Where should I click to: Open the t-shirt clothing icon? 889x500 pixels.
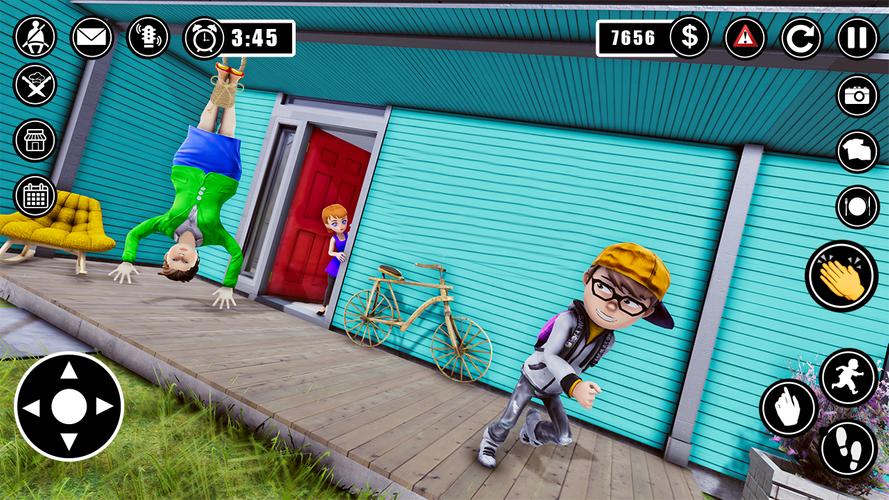[857, 151]
